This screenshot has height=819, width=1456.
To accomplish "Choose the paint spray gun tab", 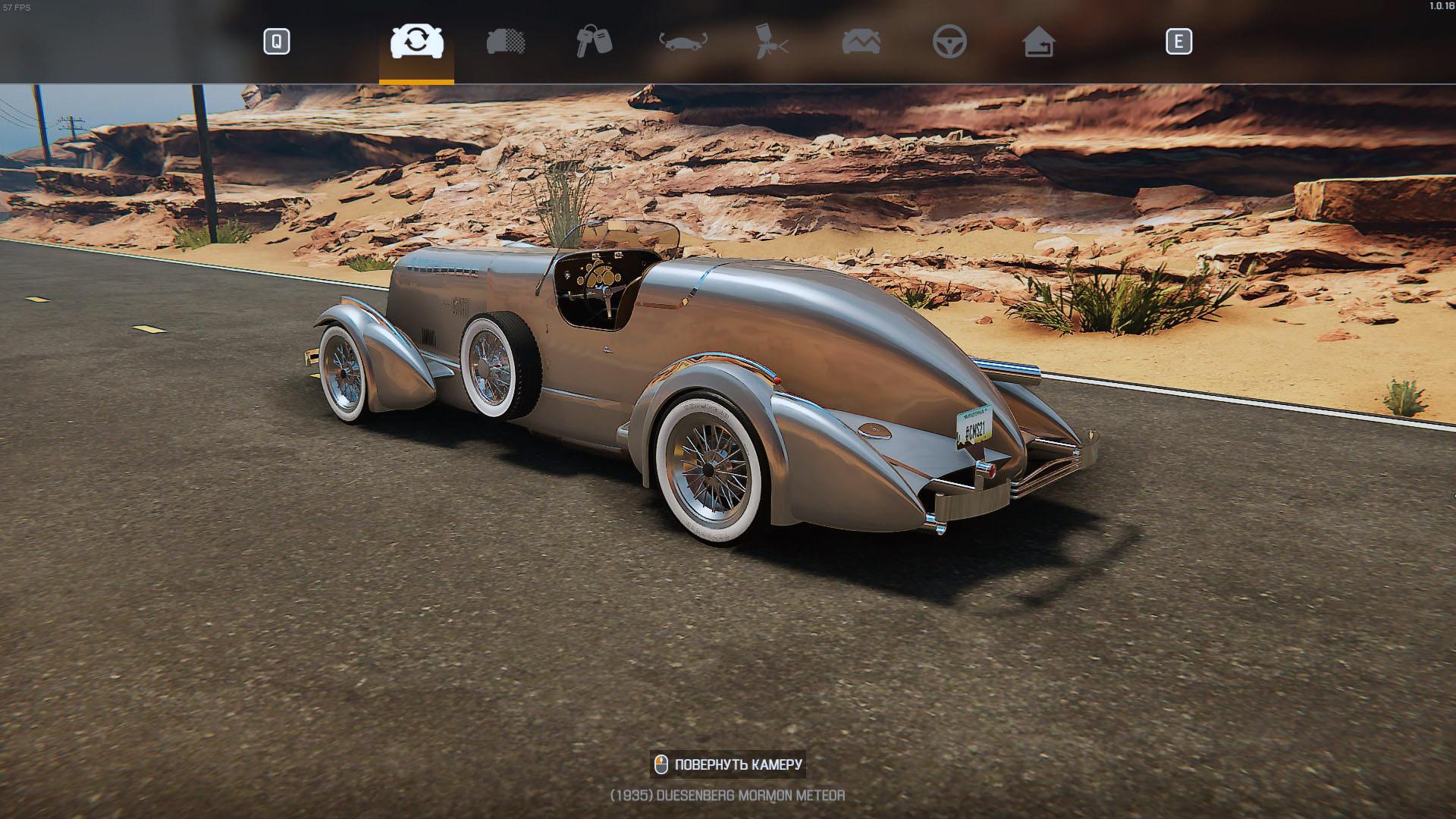I will click(x=772, y=42).
